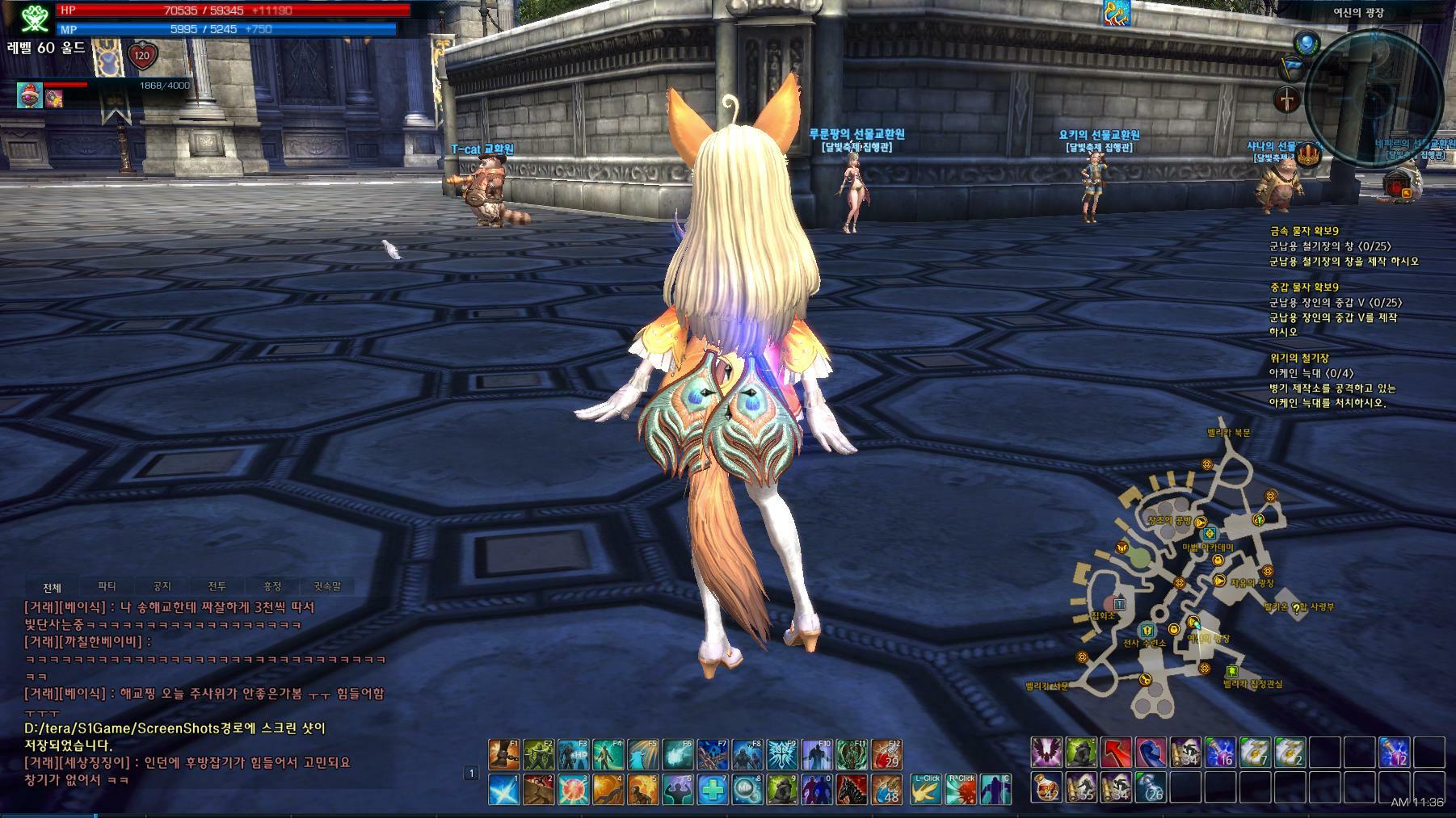Use the red flask stacked at 42
This screenshot has height=818, width=1456.
pos(1046,787)
